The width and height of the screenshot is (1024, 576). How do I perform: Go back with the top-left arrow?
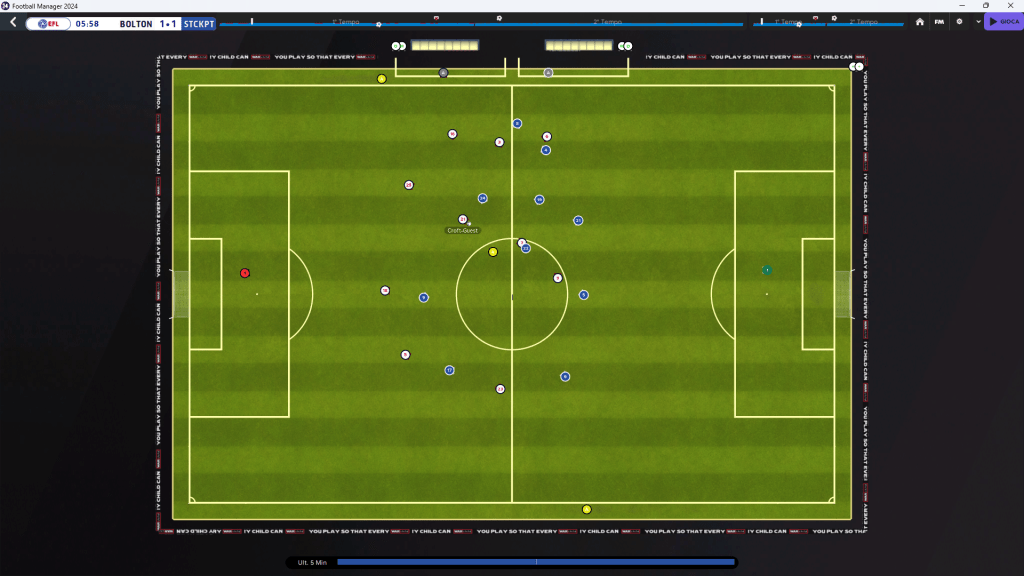pos(12,22)
